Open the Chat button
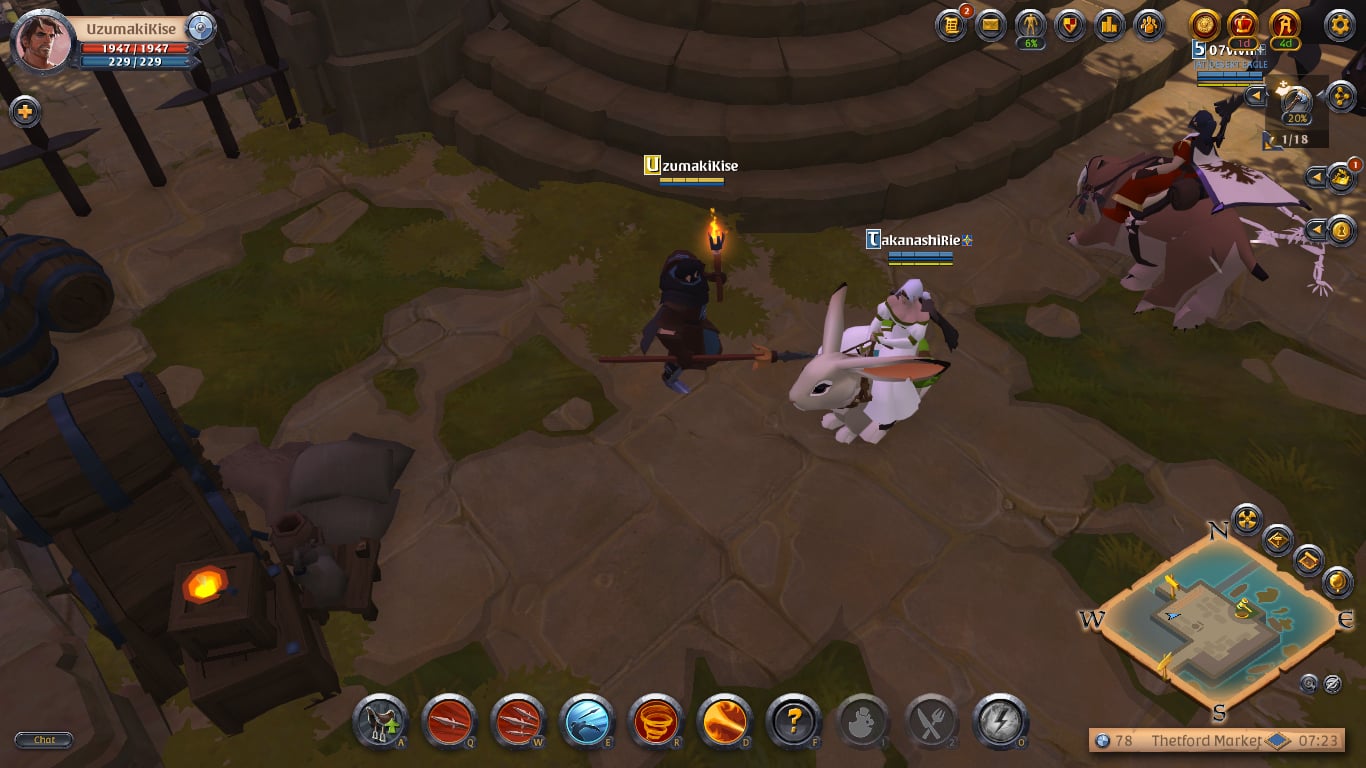The image size is (1366, 768). [x=44, y=740]
